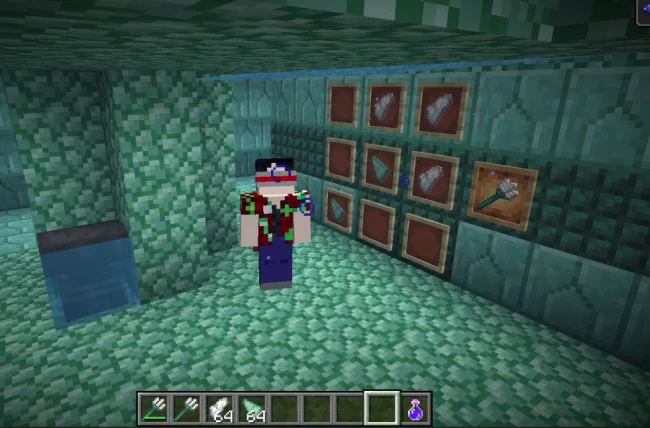This screenshot has height=428, width=650.
Task: Select the prismarine crystals hotbar slot
Action: point(218,409)
